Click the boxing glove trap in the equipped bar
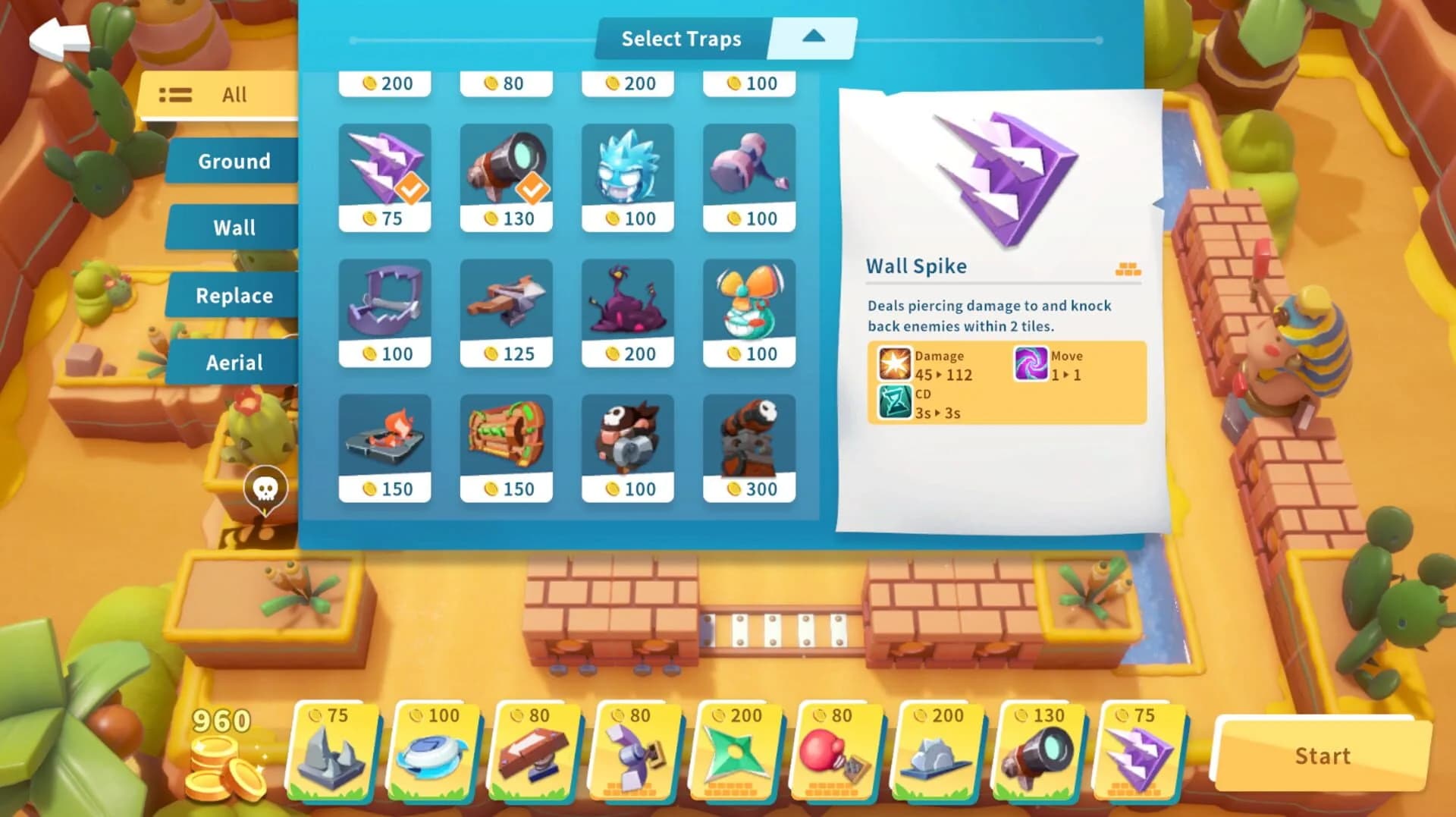Screen dimensions: 1456x817 pos(838,755)
